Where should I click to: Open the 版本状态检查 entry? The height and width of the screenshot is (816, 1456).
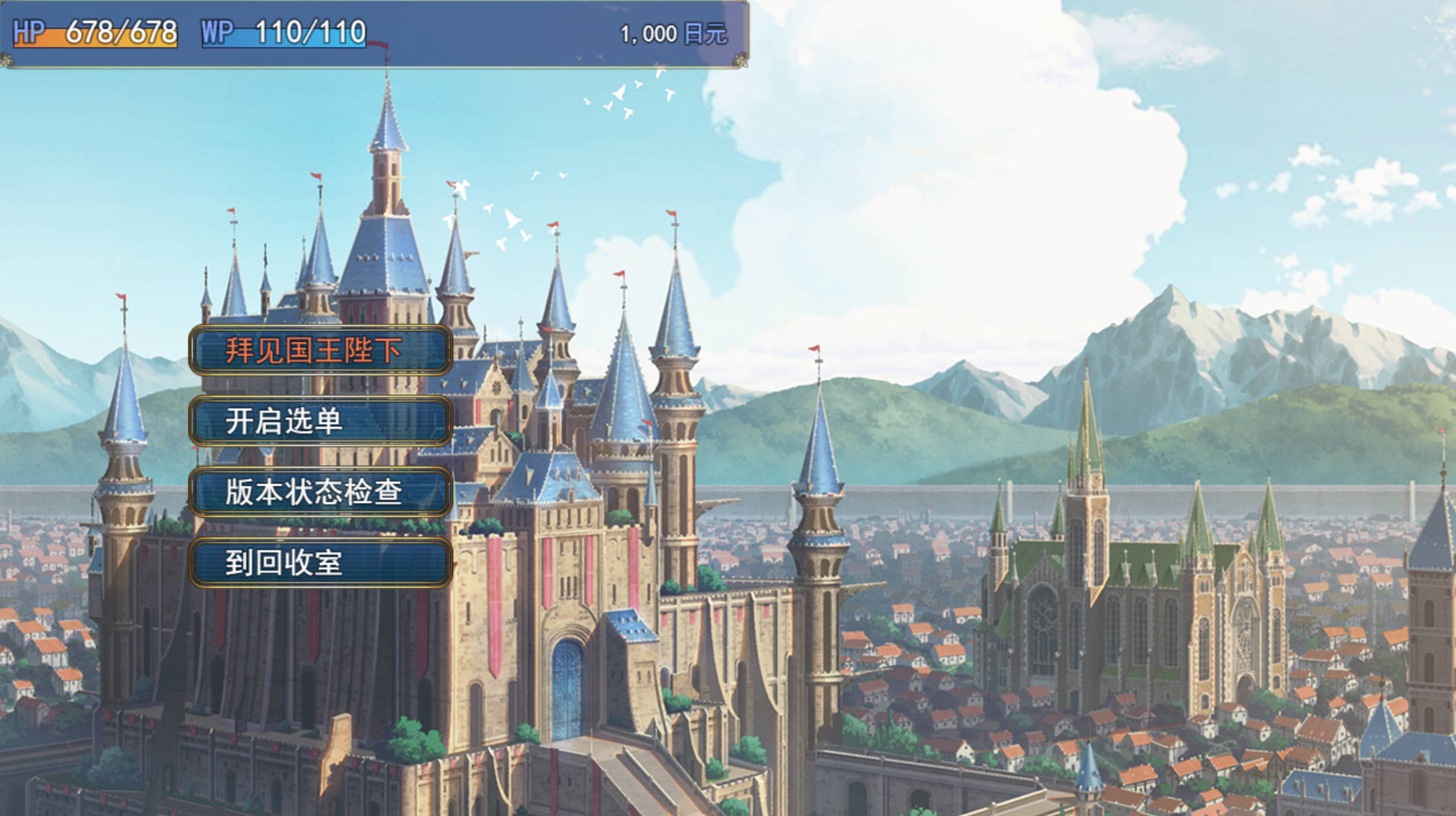[320, 492]
